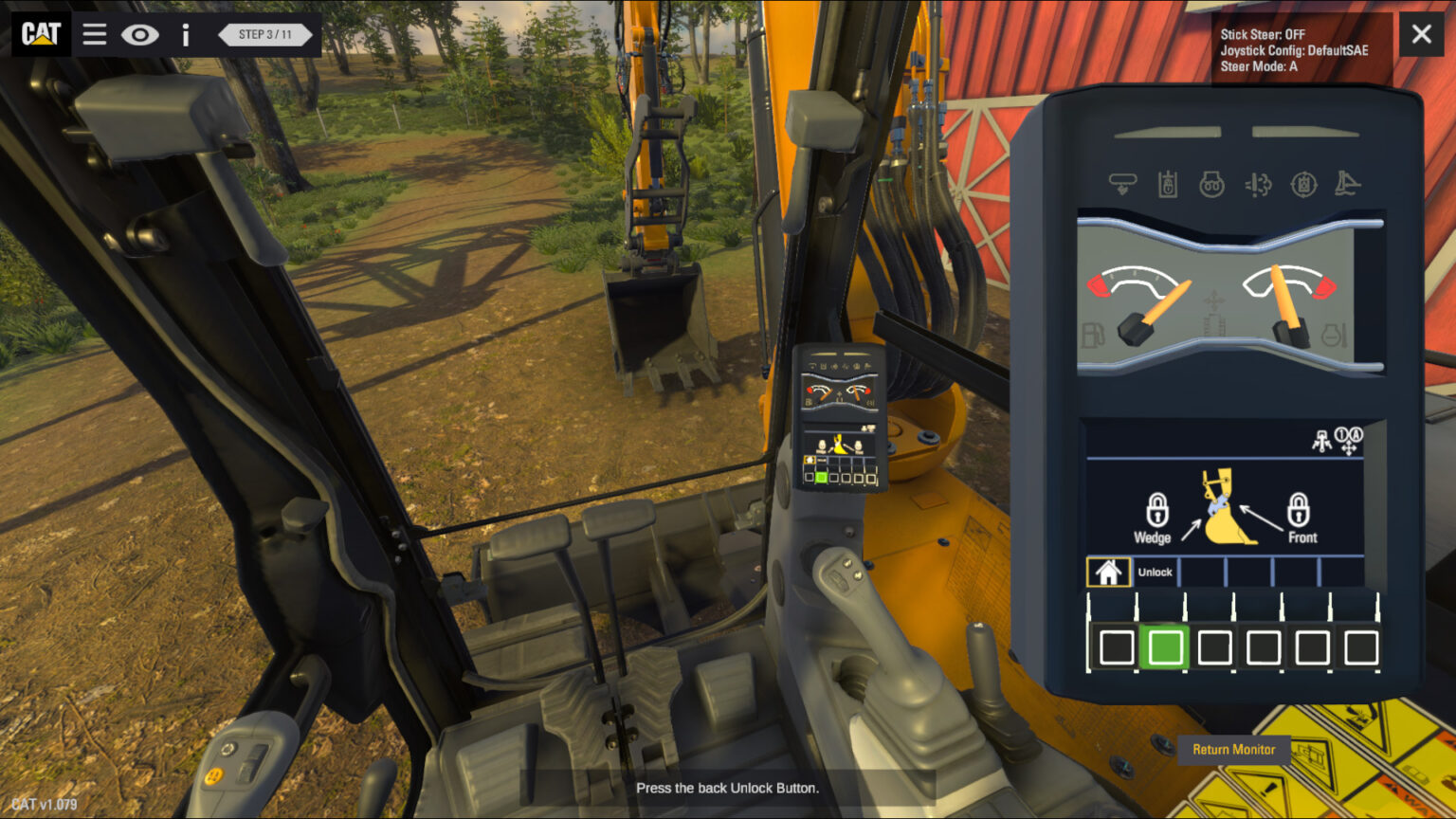Open the info panel via the i icon
The image size is (1456, 819).
coord(186,34)
